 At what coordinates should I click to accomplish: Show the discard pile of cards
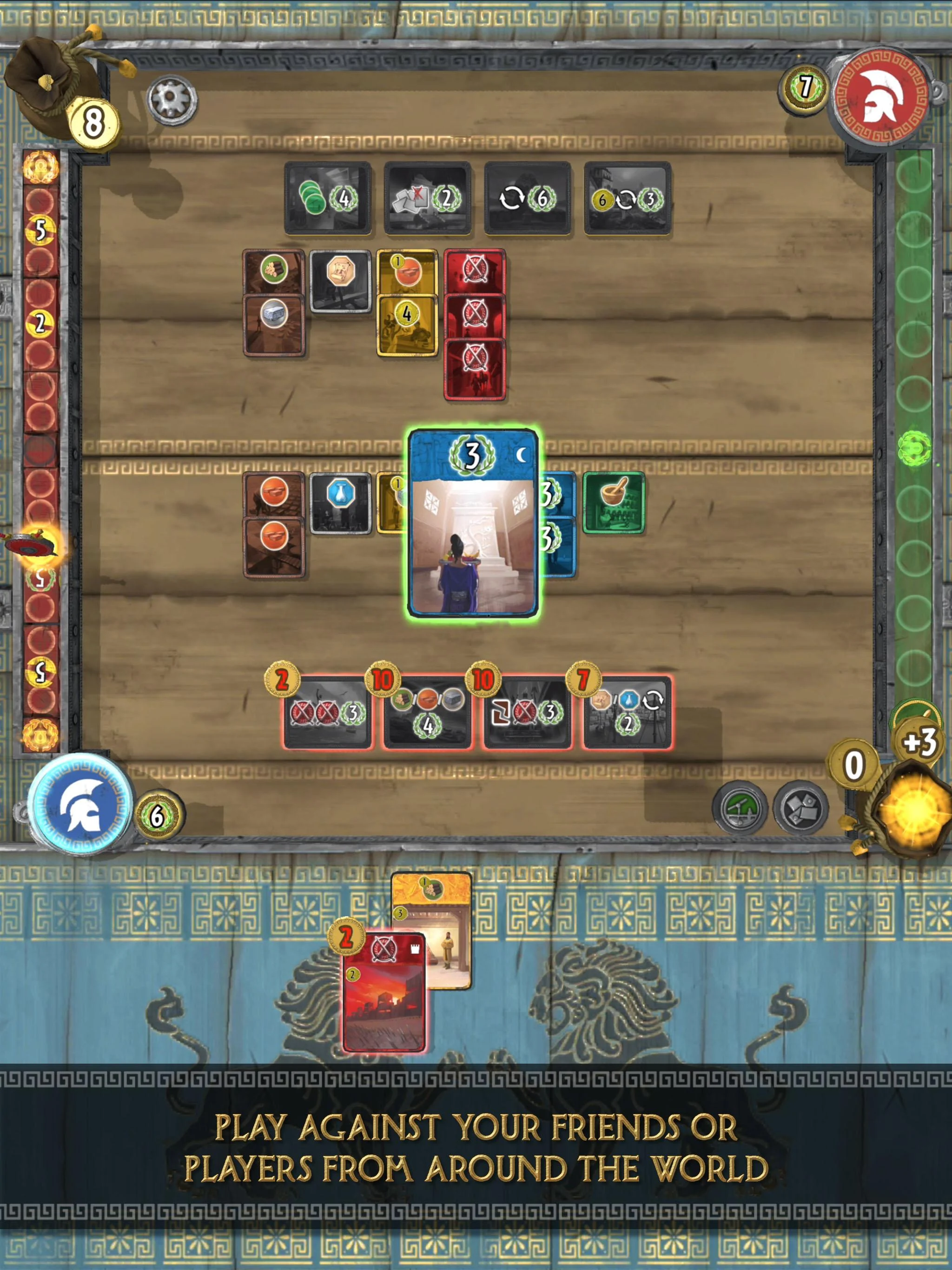800,809
